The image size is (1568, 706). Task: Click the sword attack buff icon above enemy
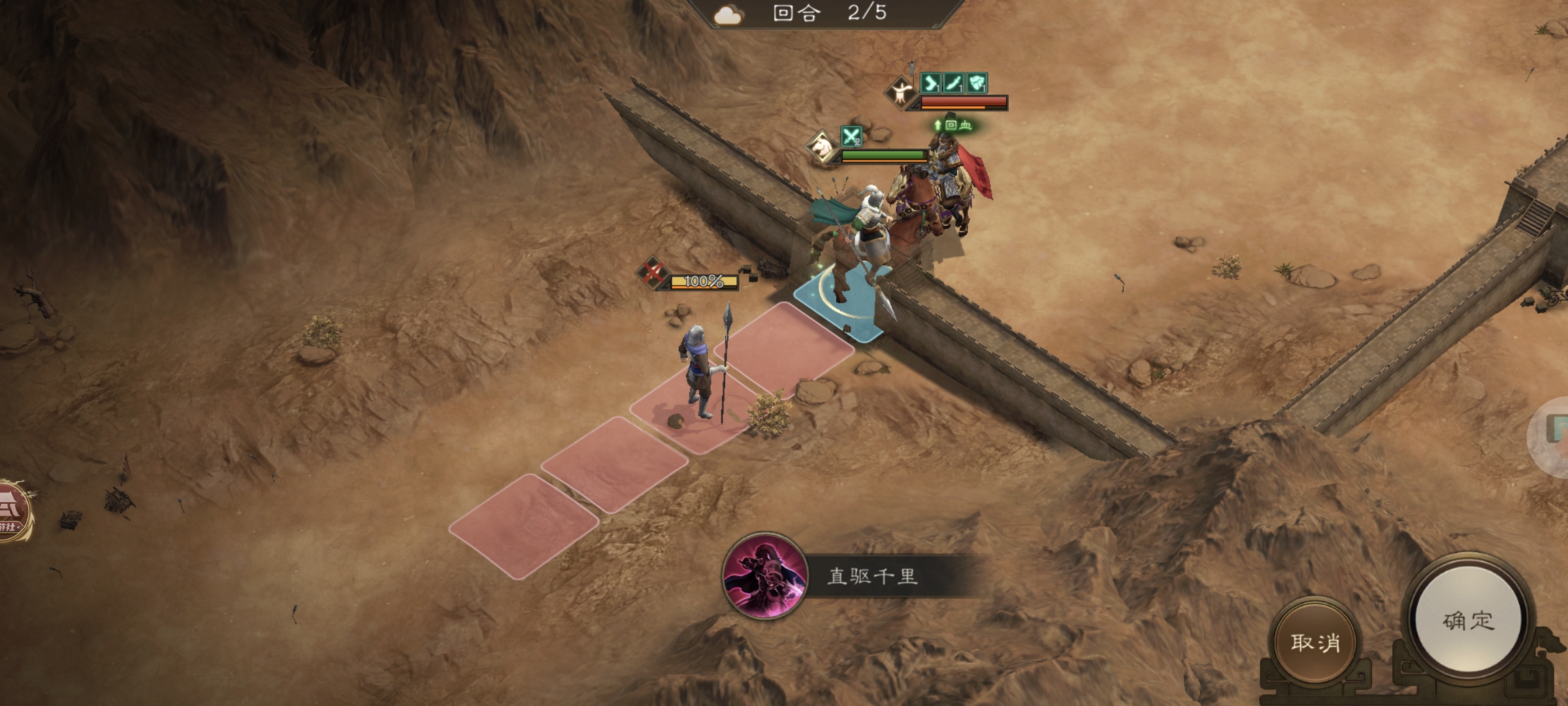click(953, 83)
